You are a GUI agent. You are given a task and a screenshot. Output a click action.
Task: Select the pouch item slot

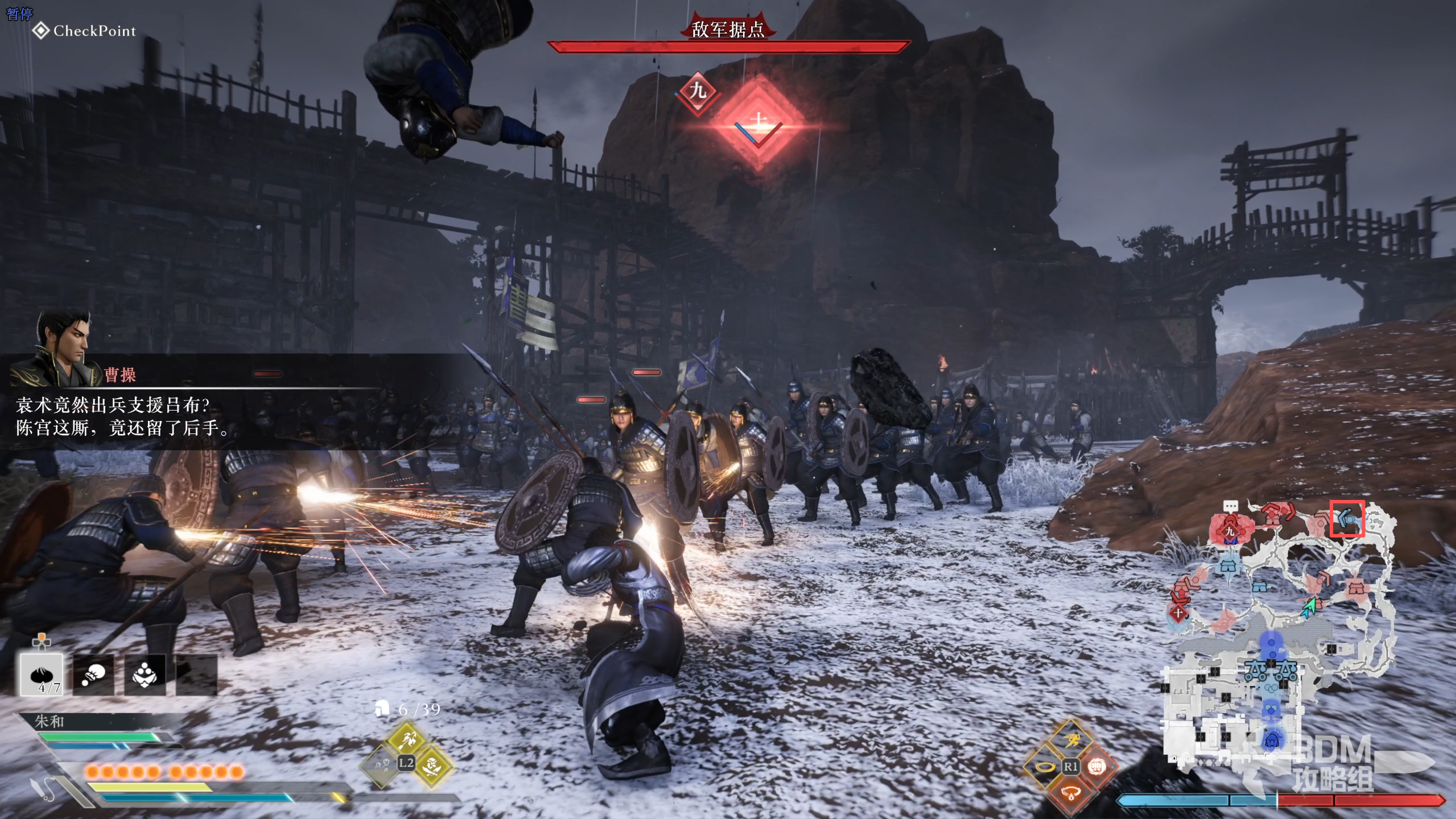[93, 675]
